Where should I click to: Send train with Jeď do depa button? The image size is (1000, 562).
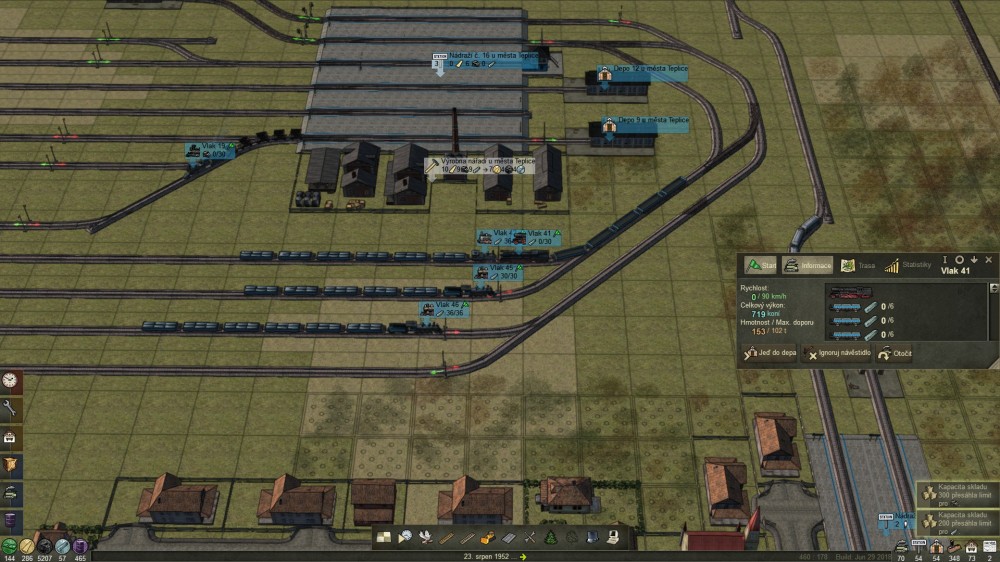pos(769,354)
